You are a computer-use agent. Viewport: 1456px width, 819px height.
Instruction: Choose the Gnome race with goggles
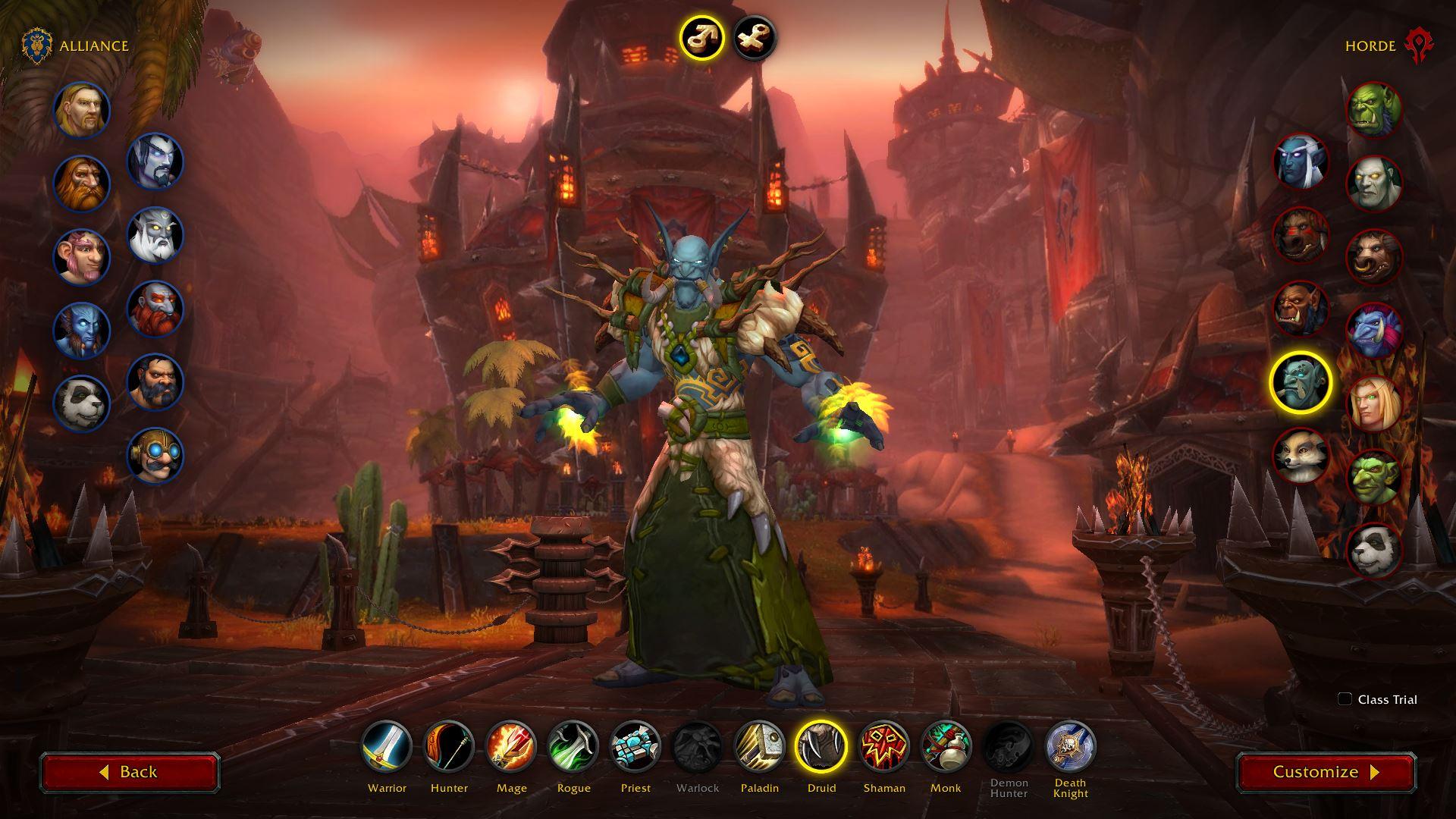(155, 455)
